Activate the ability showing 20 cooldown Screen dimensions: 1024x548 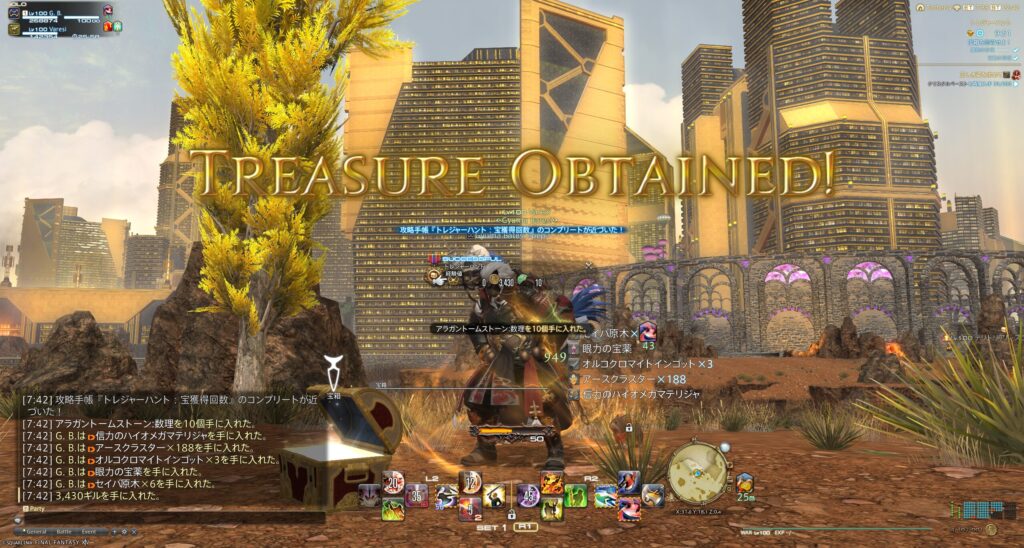tap(391, 484)
